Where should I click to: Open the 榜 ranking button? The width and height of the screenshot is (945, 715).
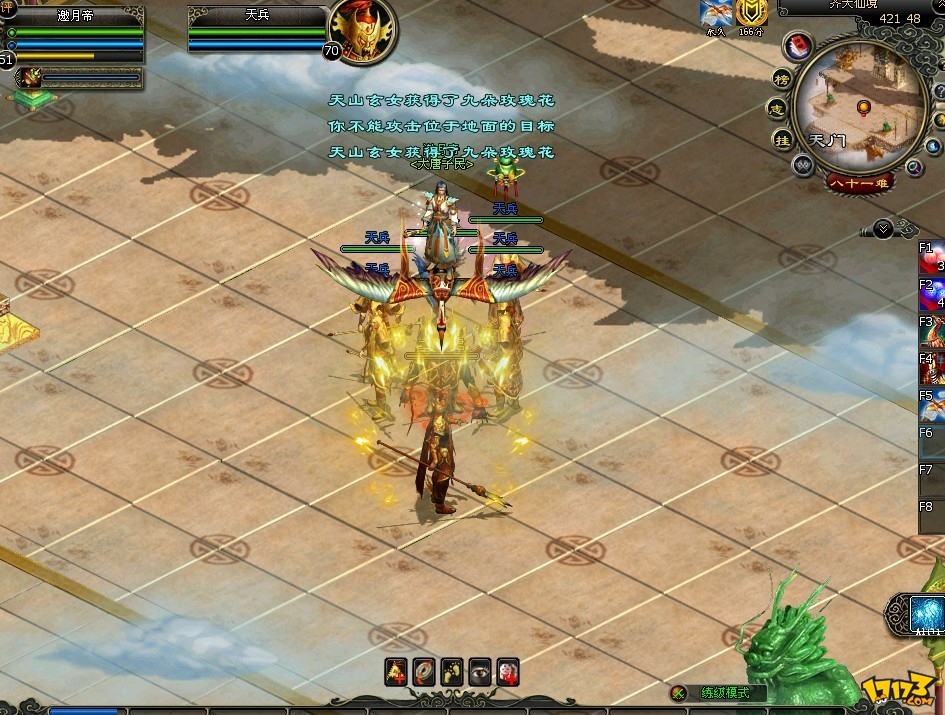pos(782,79)
